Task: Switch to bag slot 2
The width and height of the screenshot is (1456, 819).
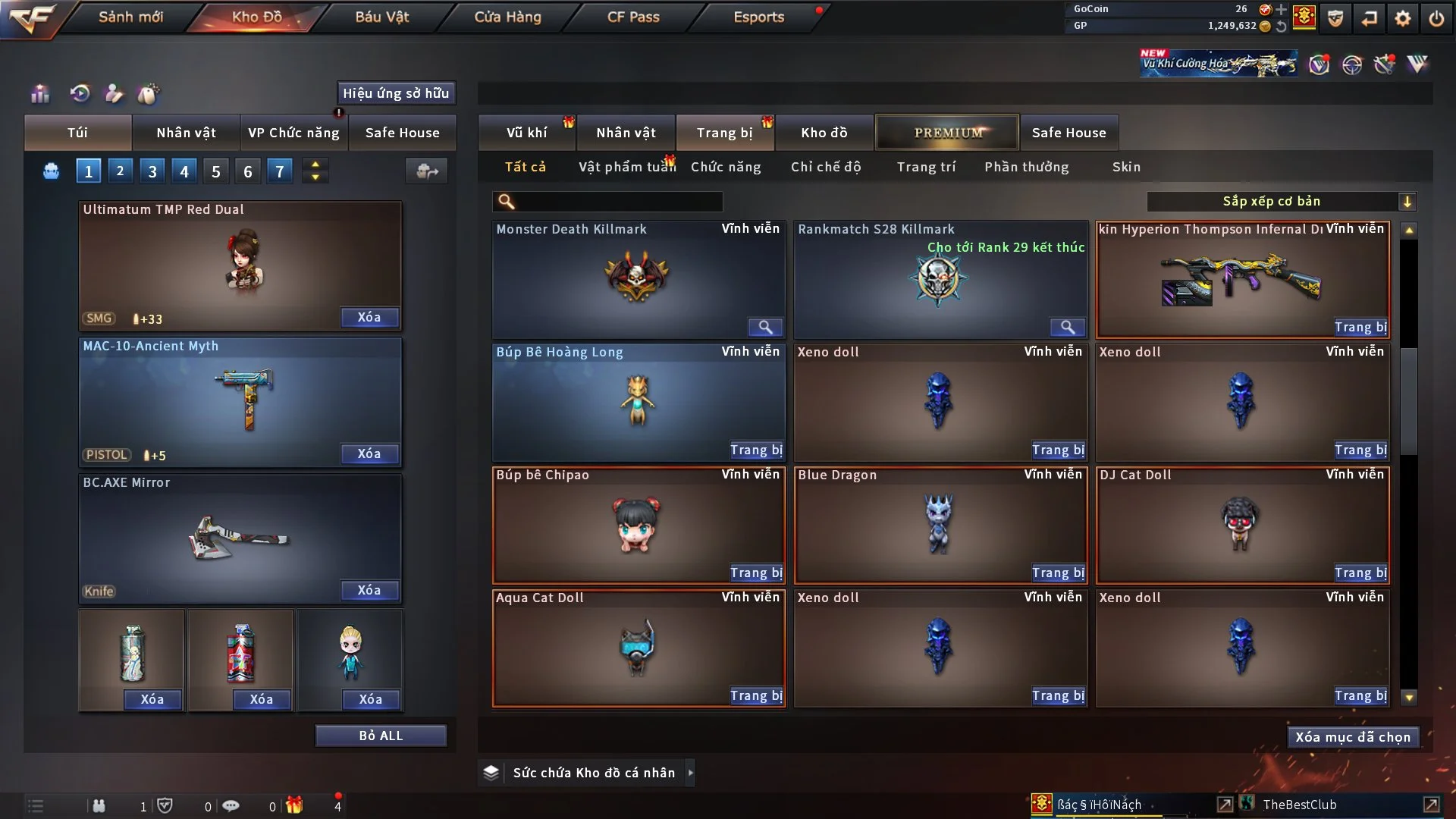Action: coord(120,171)
